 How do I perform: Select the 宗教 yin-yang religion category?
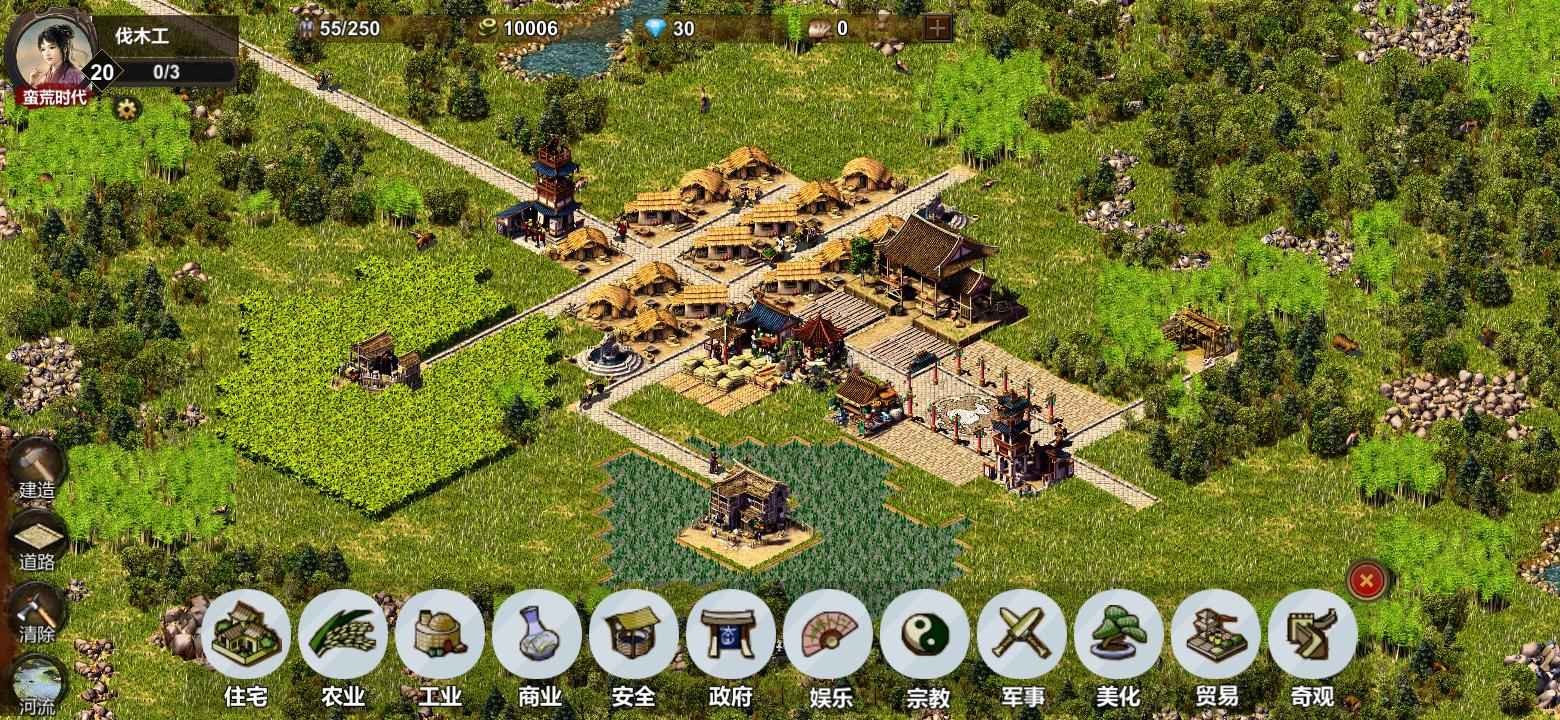tap(925, 635)
